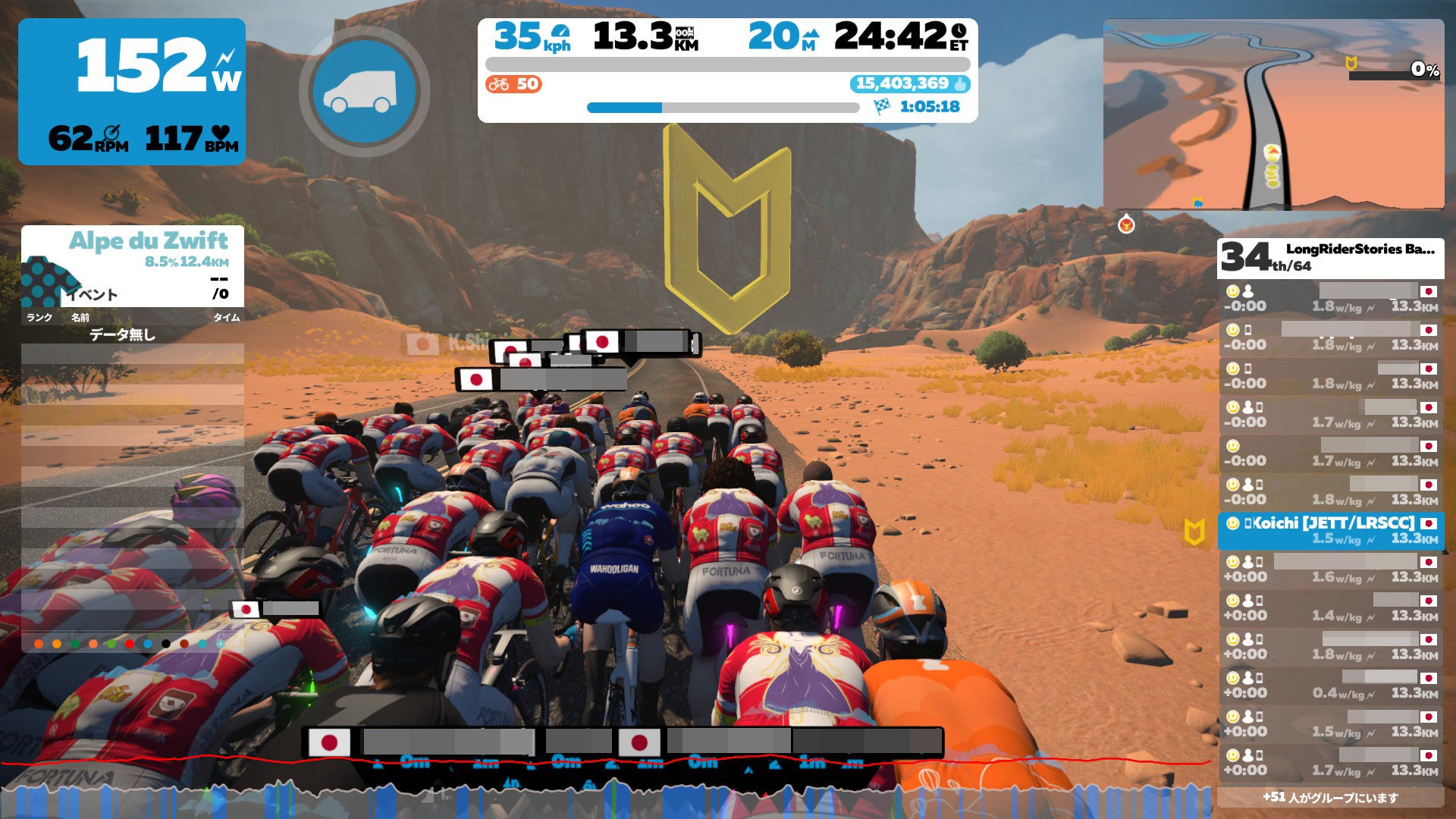Click the LongRiderStories event position header
The width and height of the screenshot is (1456, 819).
point(1330,258)
